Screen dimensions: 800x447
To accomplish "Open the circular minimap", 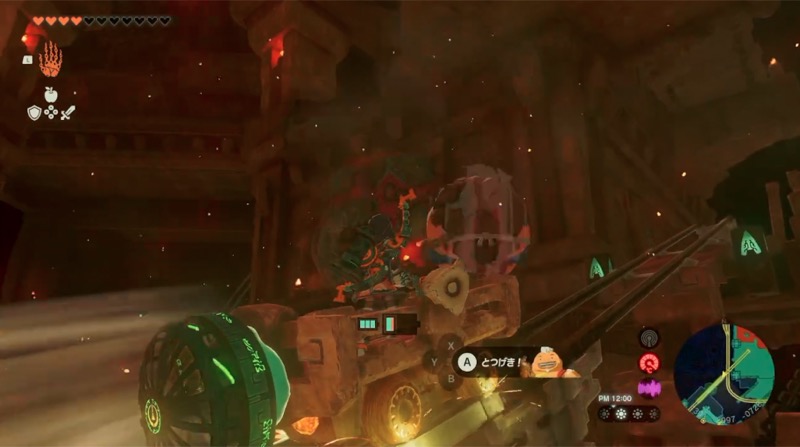I will pyautogui.click(x=724, y=372).
